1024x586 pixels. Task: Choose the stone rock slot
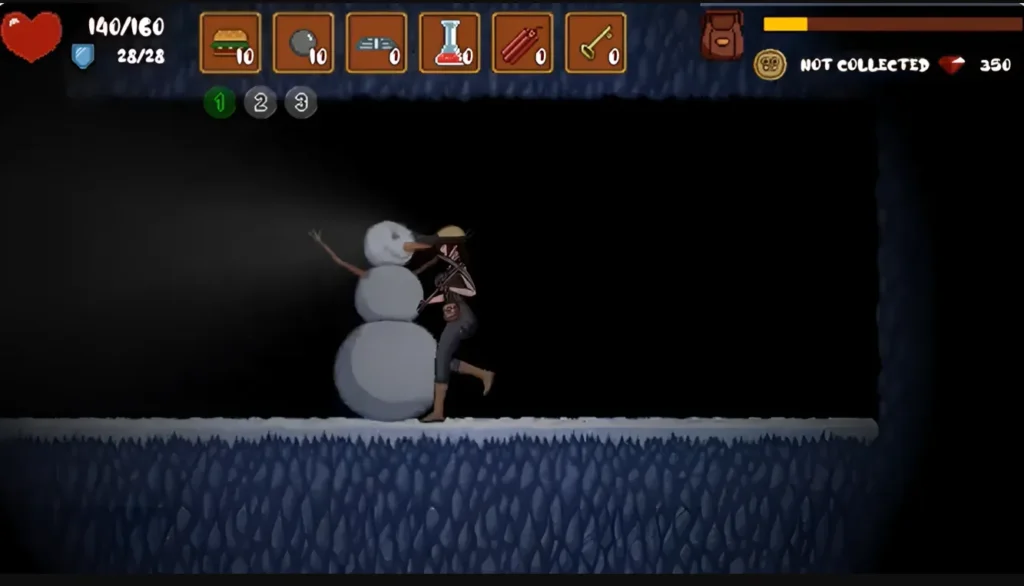coord(303,43)
